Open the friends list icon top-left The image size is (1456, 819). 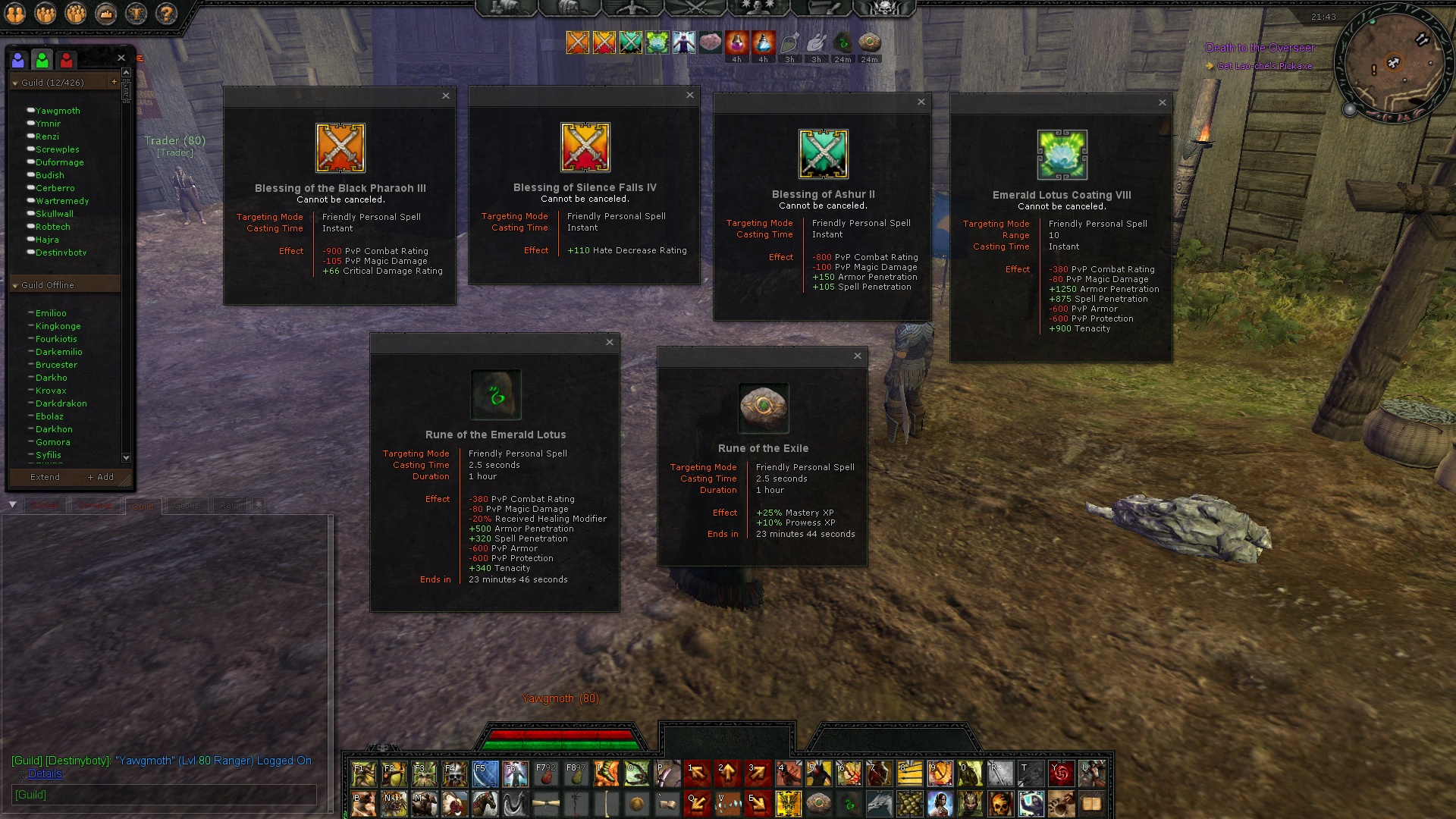click(x=15, y=14)
